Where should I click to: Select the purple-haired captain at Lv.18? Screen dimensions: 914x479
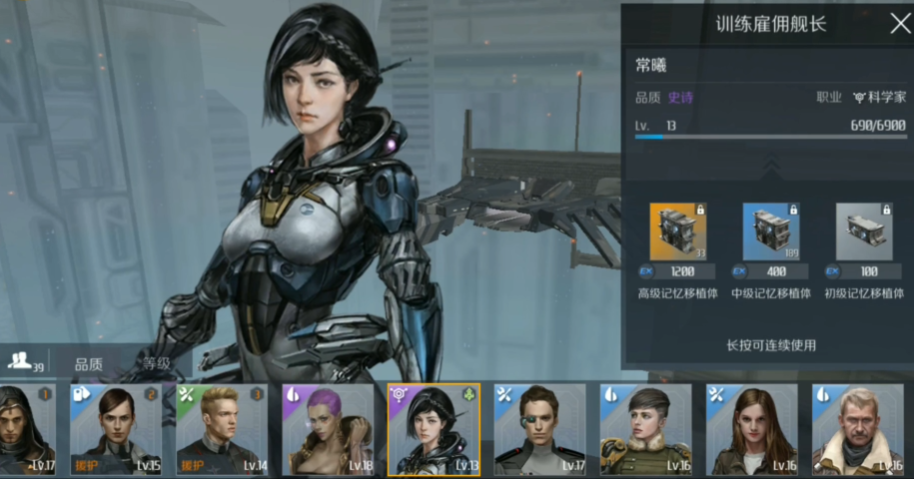click(x=328, y=429)
